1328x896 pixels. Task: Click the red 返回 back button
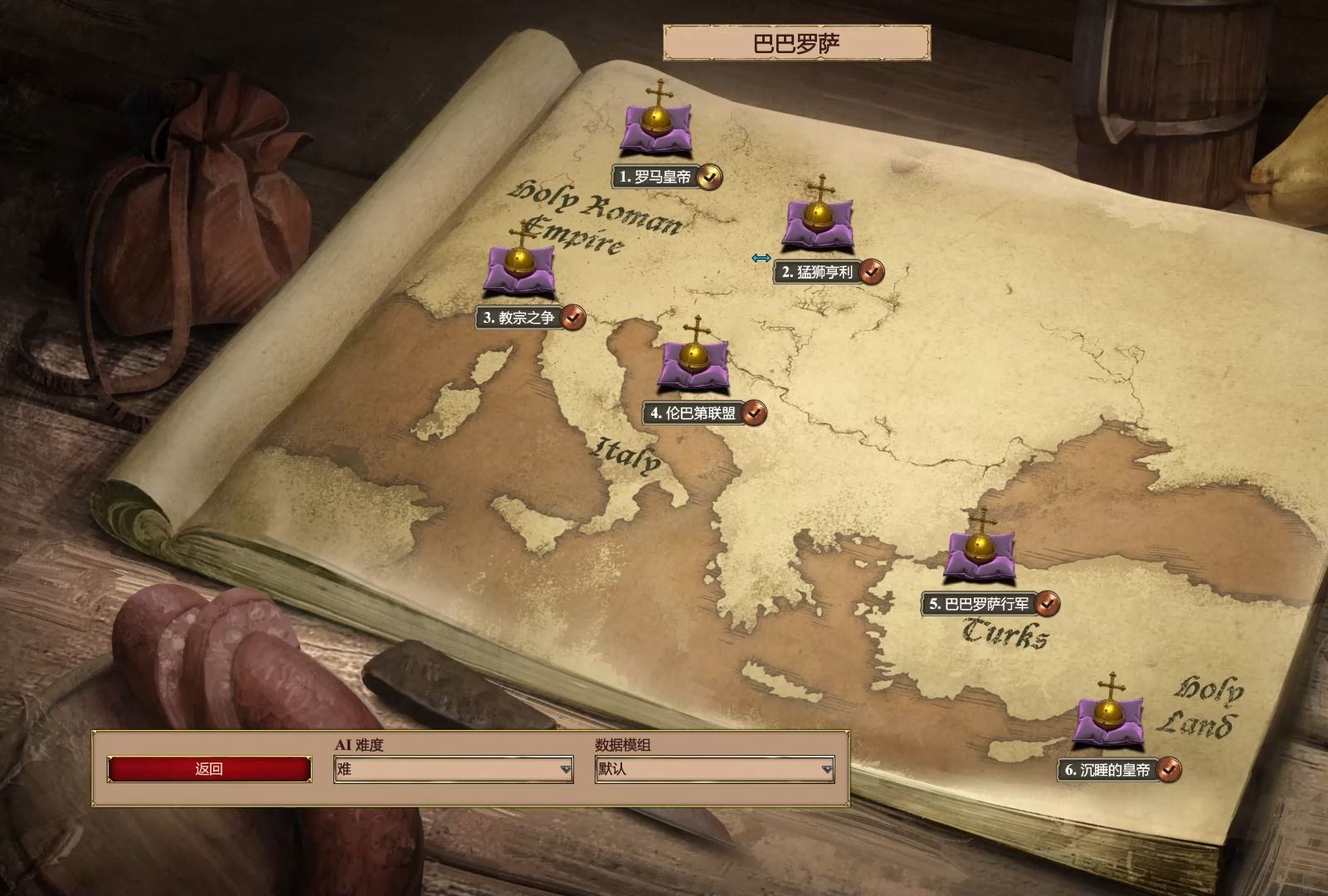209,769
